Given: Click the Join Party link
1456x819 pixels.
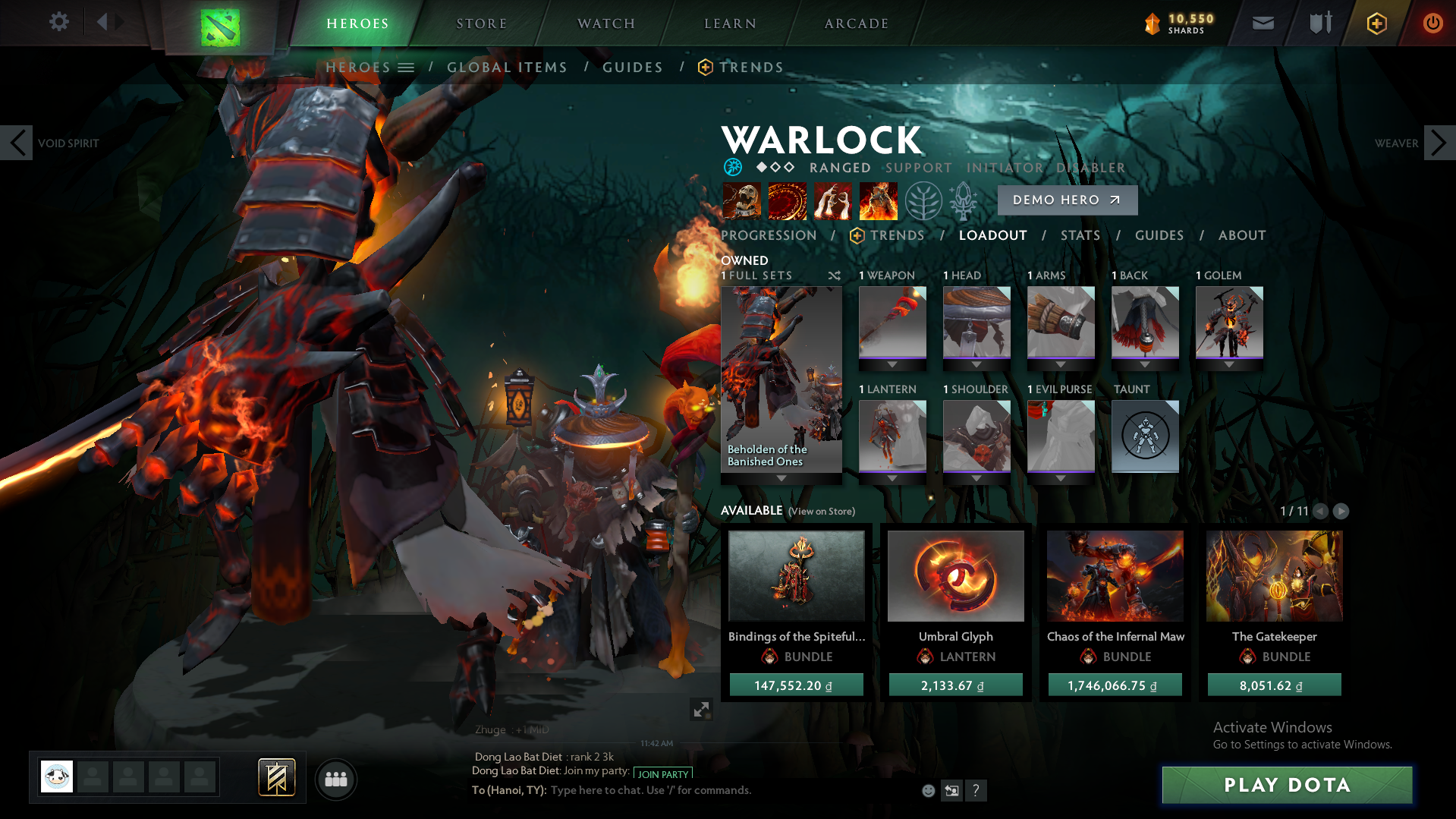Looking at the screenshot, I should [x=661, y=773].
